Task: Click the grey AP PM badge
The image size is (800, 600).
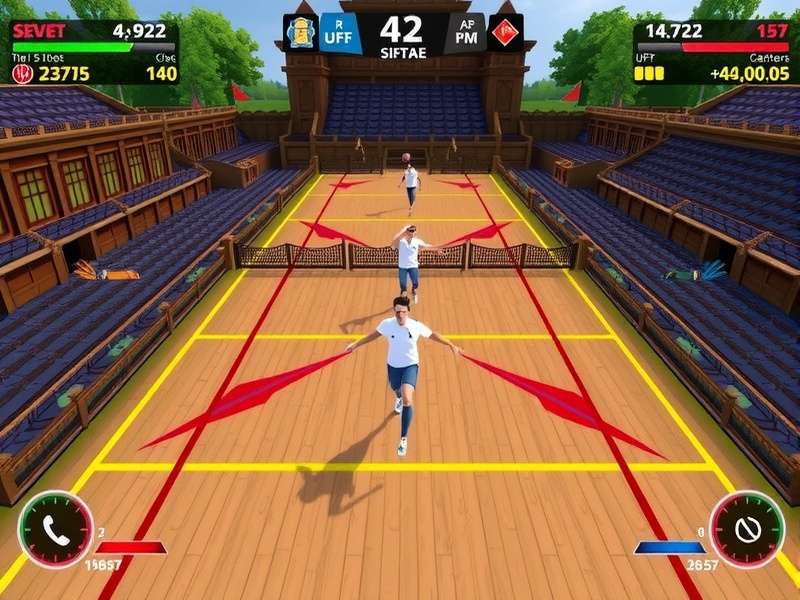Action: tap(466, 33)
